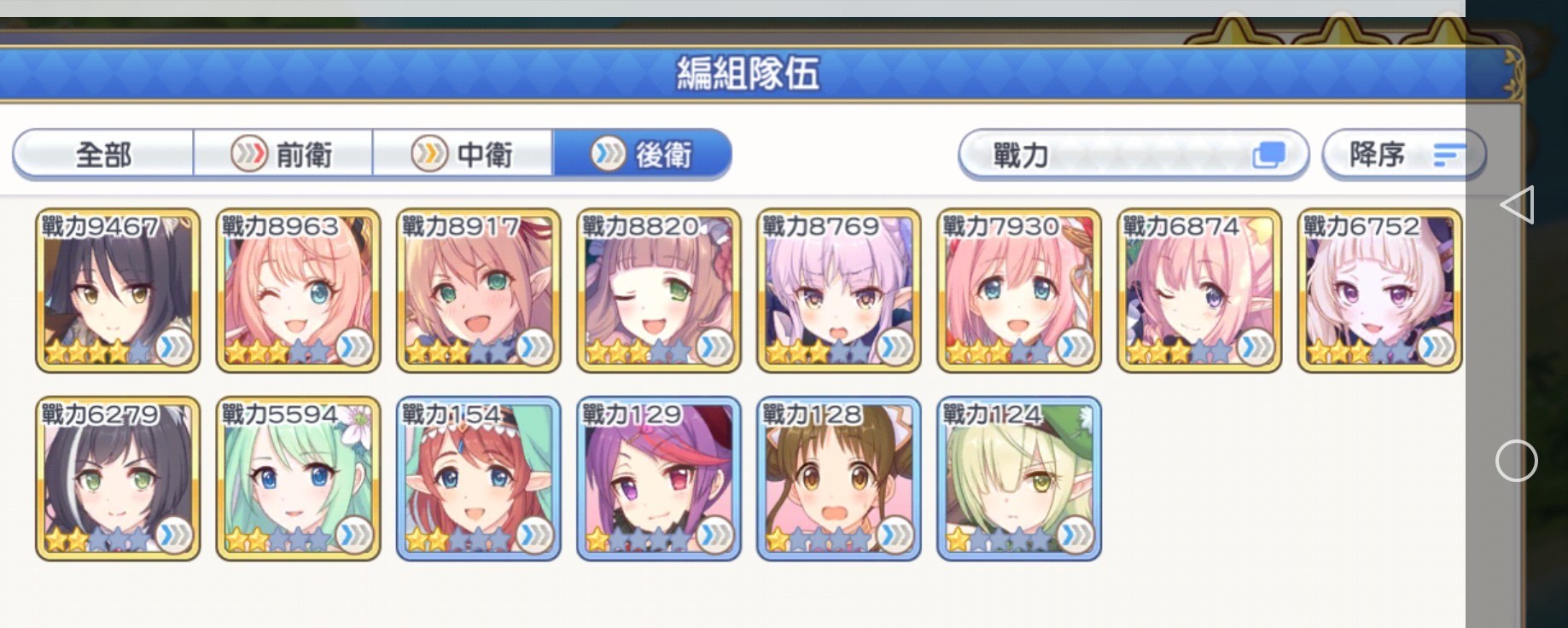Switch to the 全部 tab
The height and width of the screenshot is (628, 1568).
[x=102, y=154]
